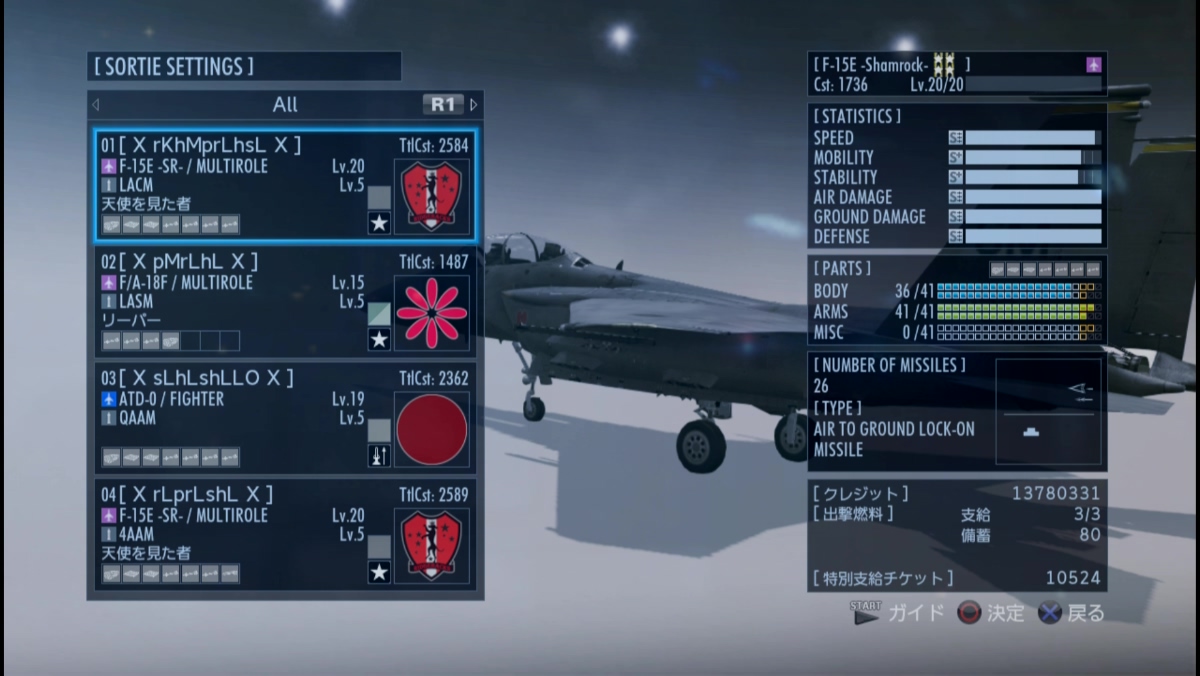Go to the previous category before All

click(x=96, y=105)
